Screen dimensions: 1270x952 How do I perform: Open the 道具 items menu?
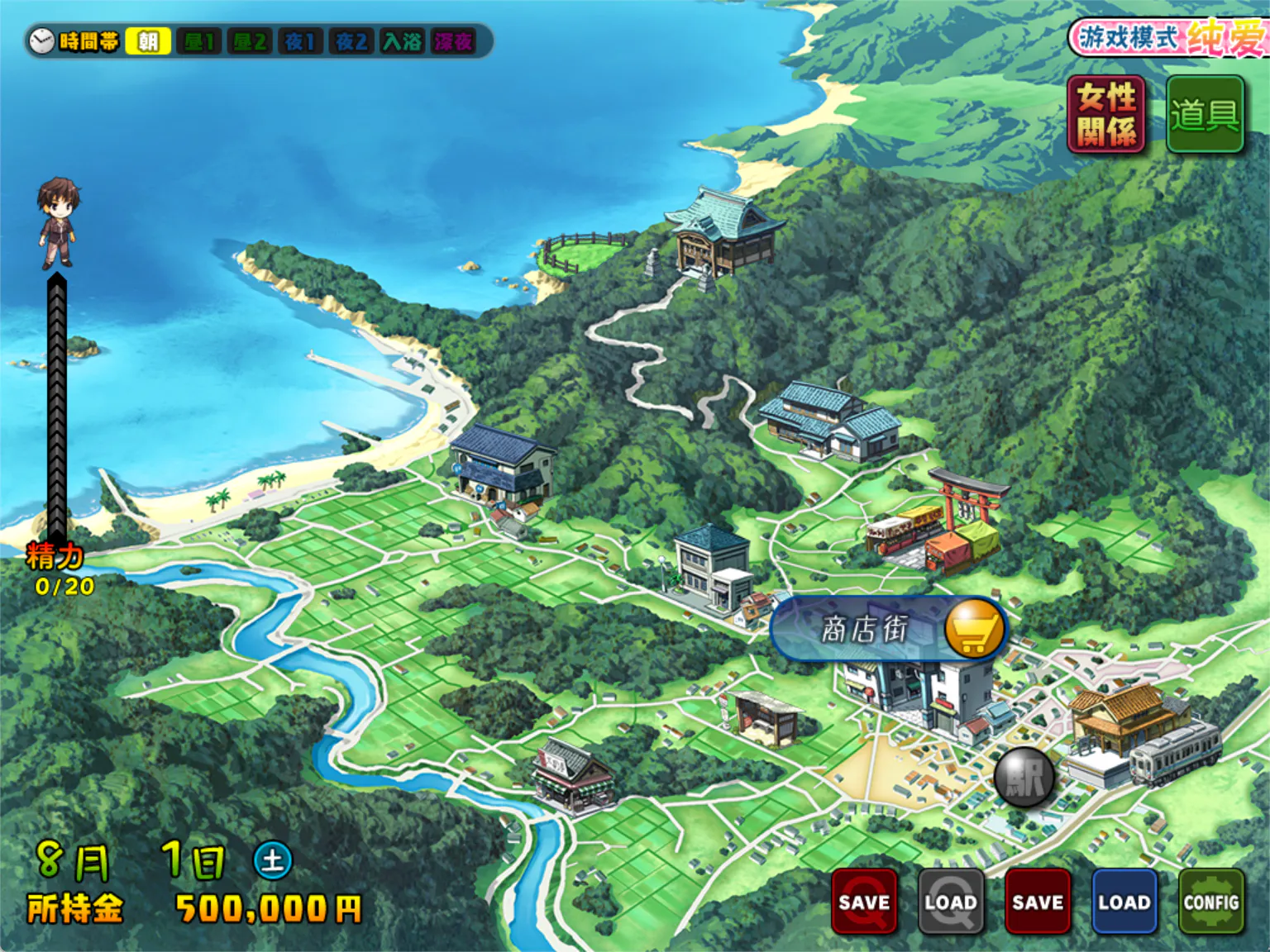point(1205,114)
